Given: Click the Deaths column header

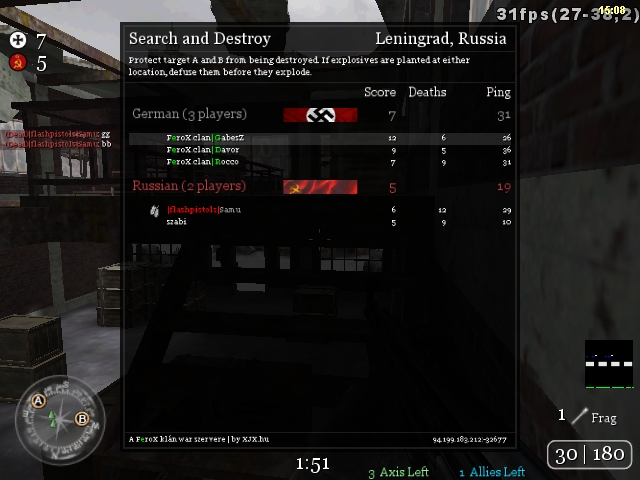Looking at the screenshot, I should (x=427, y=92).
